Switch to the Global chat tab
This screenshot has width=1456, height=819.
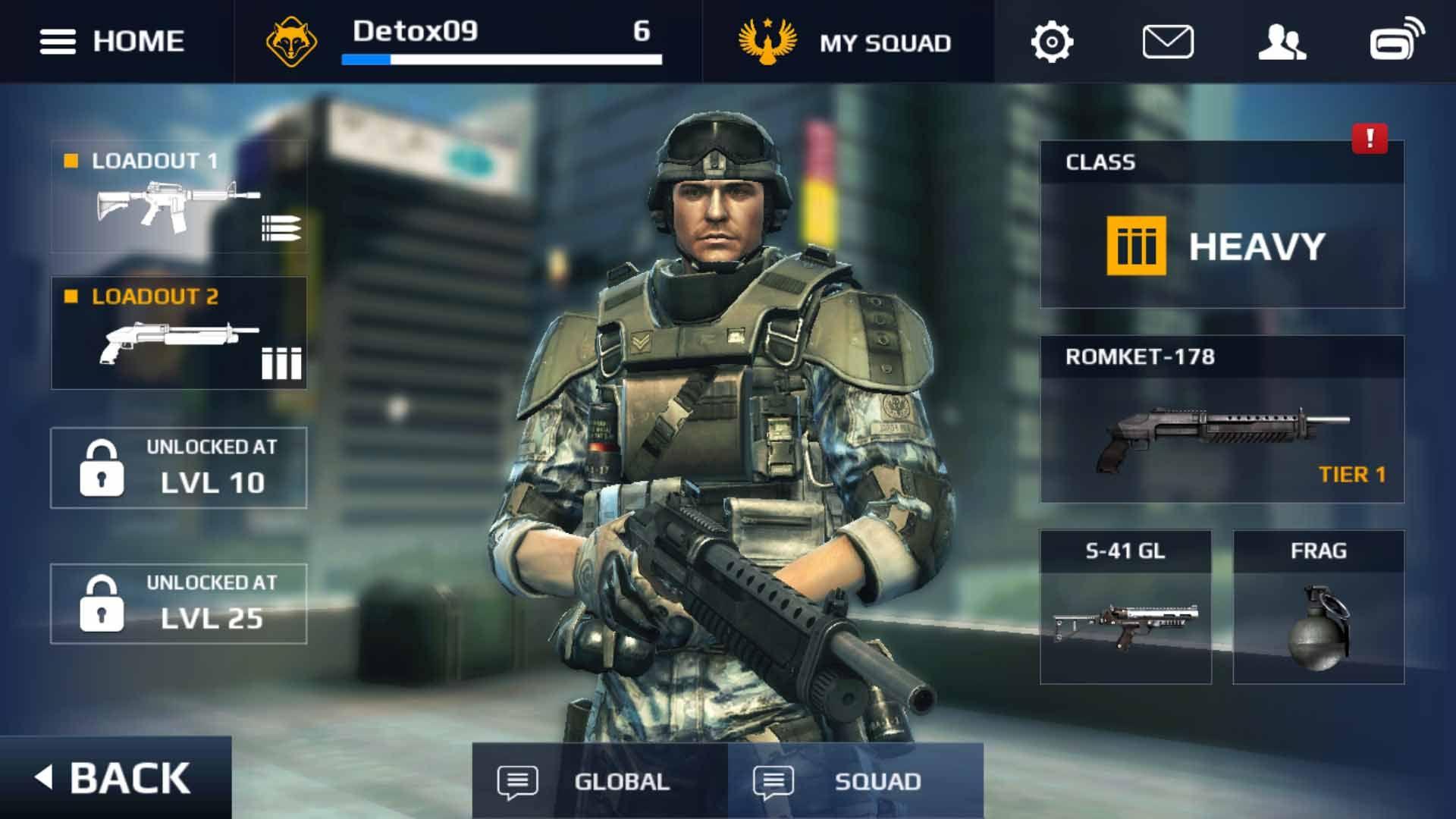(x=599, y=781)
